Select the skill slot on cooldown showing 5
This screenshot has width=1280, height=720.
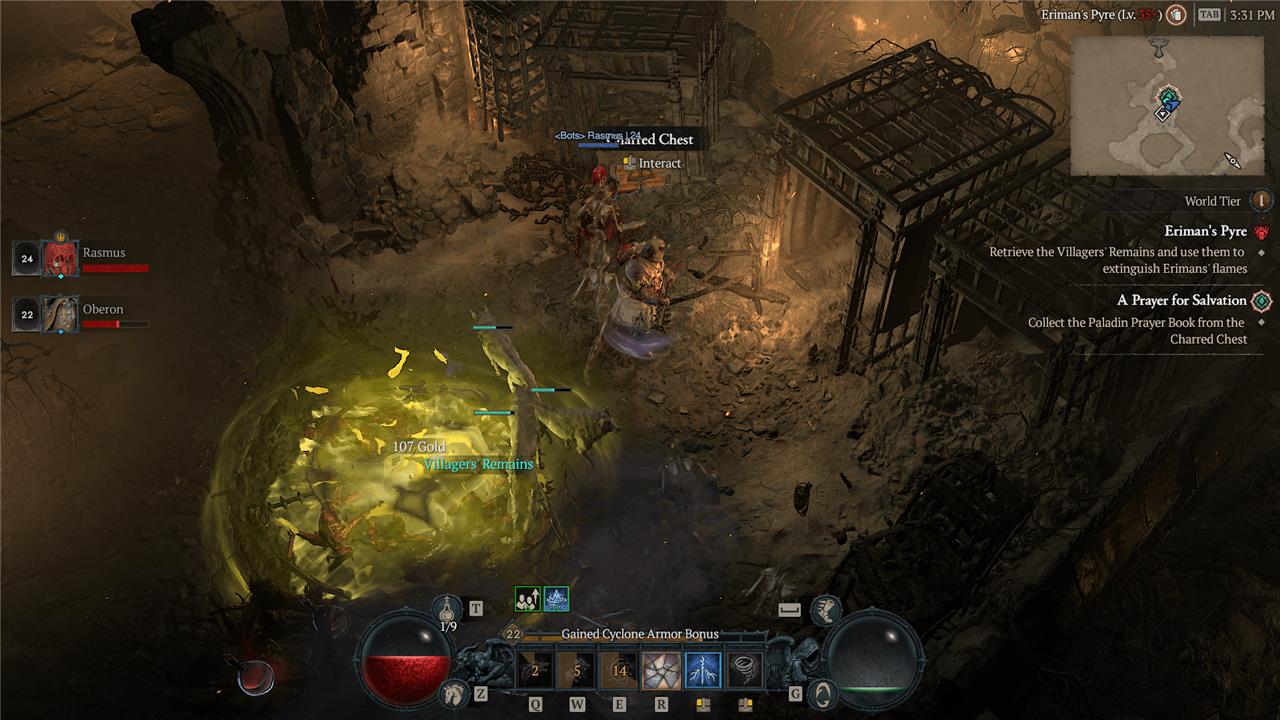[577, 671]
